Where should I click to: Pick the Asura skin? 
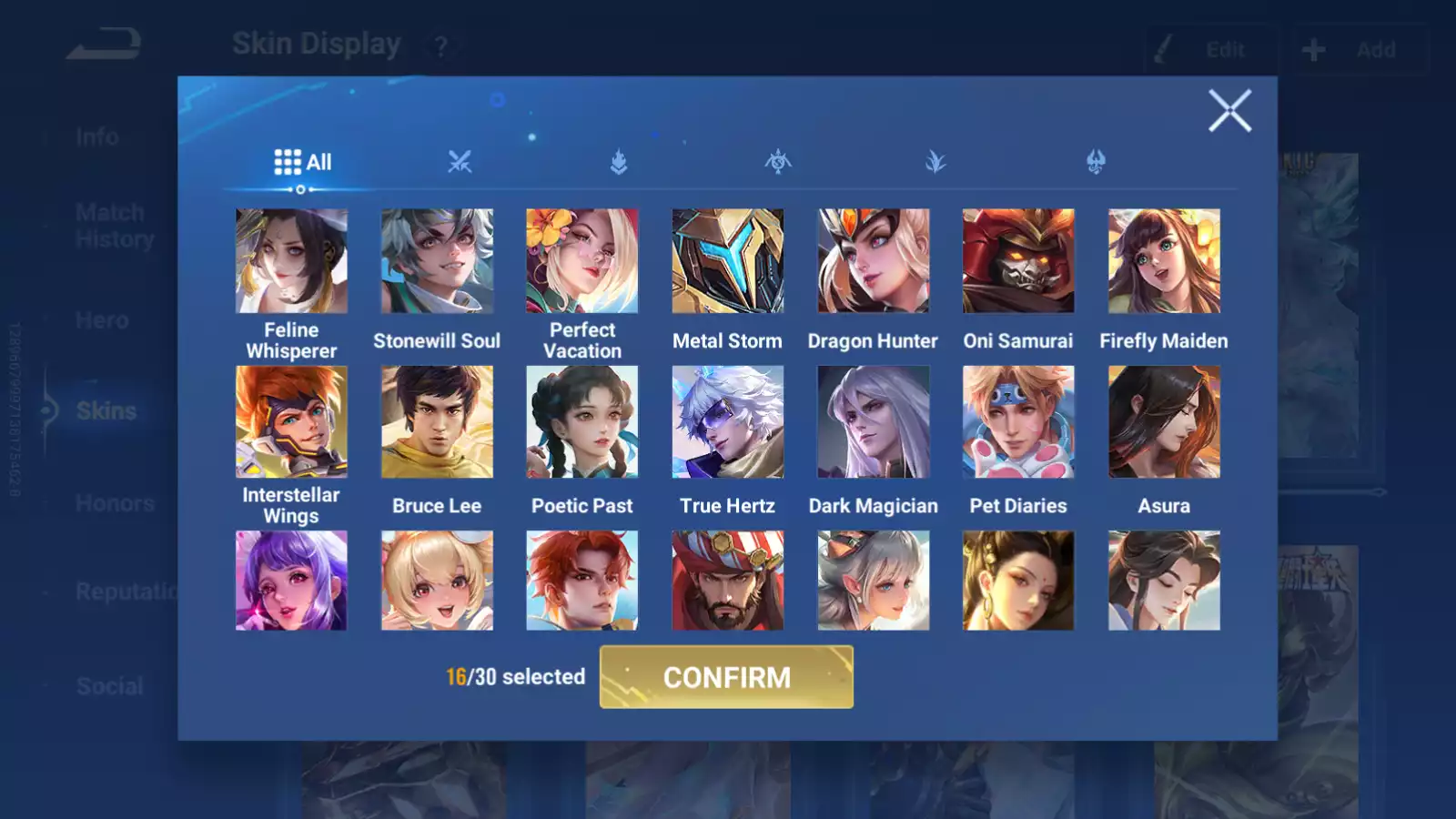tap(1164, 422)
